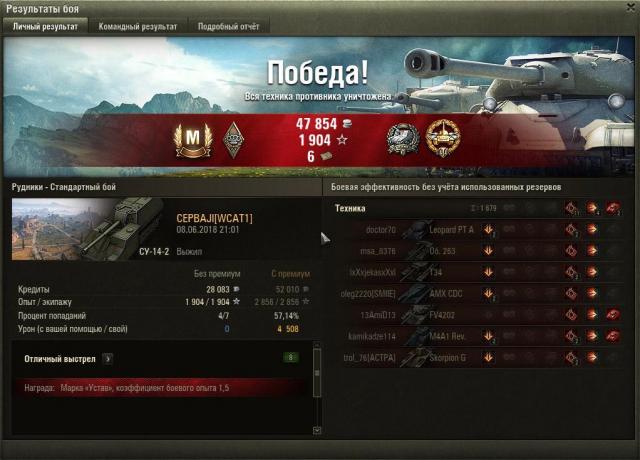640x460 pixels.
Task: Close the battle results window
Action: point(628,8)
